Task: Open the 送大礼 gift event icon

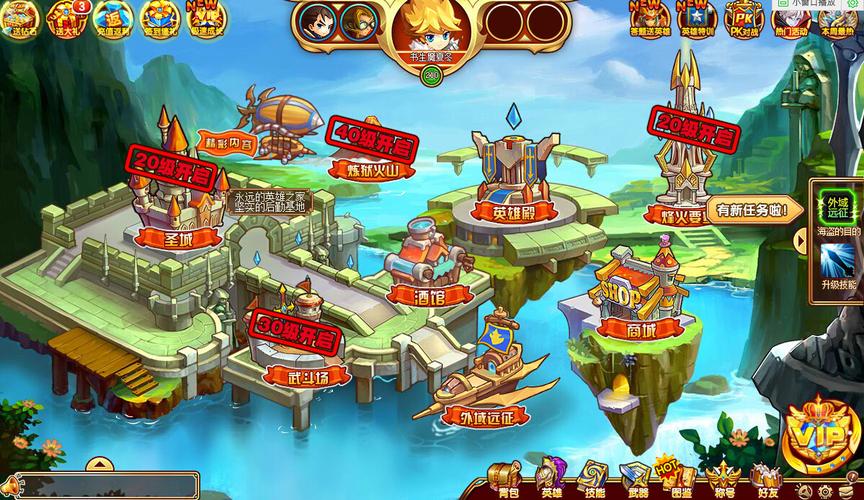Action: pyautogui.click(x=69, y=18)
